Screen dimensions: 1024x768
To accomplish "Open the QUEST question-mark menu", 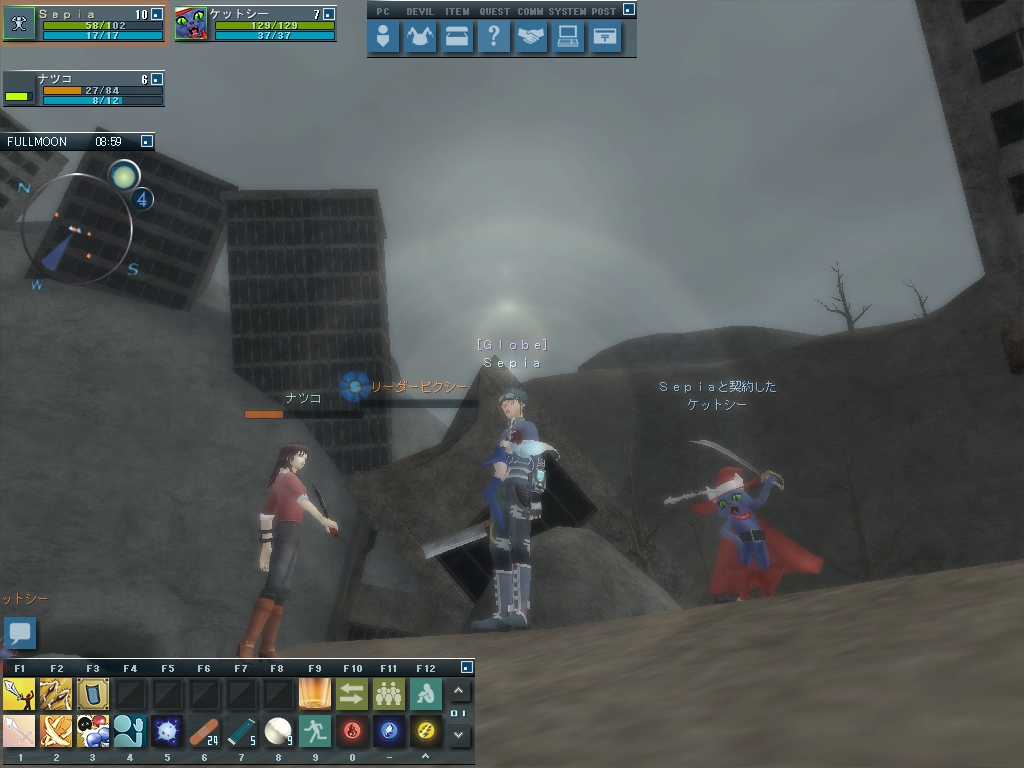I will point(494,38).
